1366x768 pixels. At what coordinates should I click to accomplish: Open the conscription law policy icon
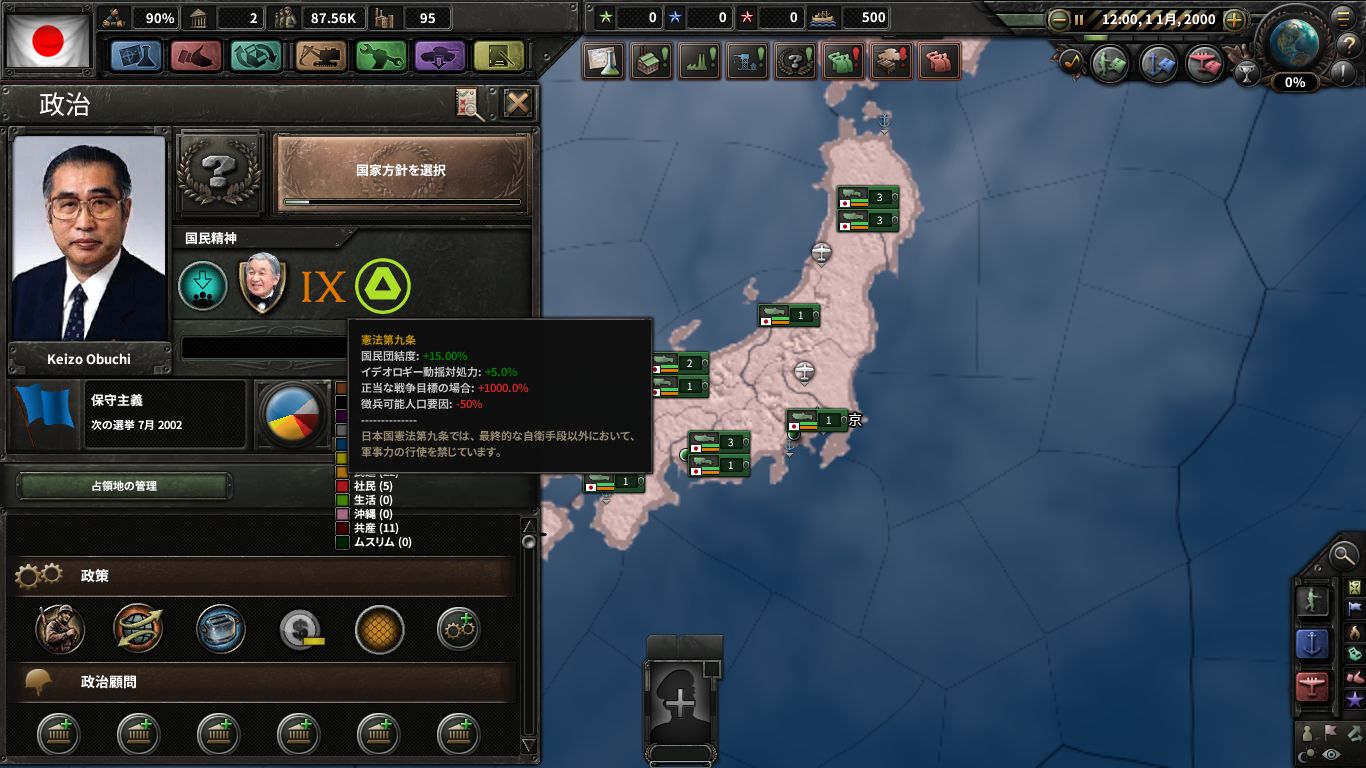pyautogui.click(x=57, y=630)
